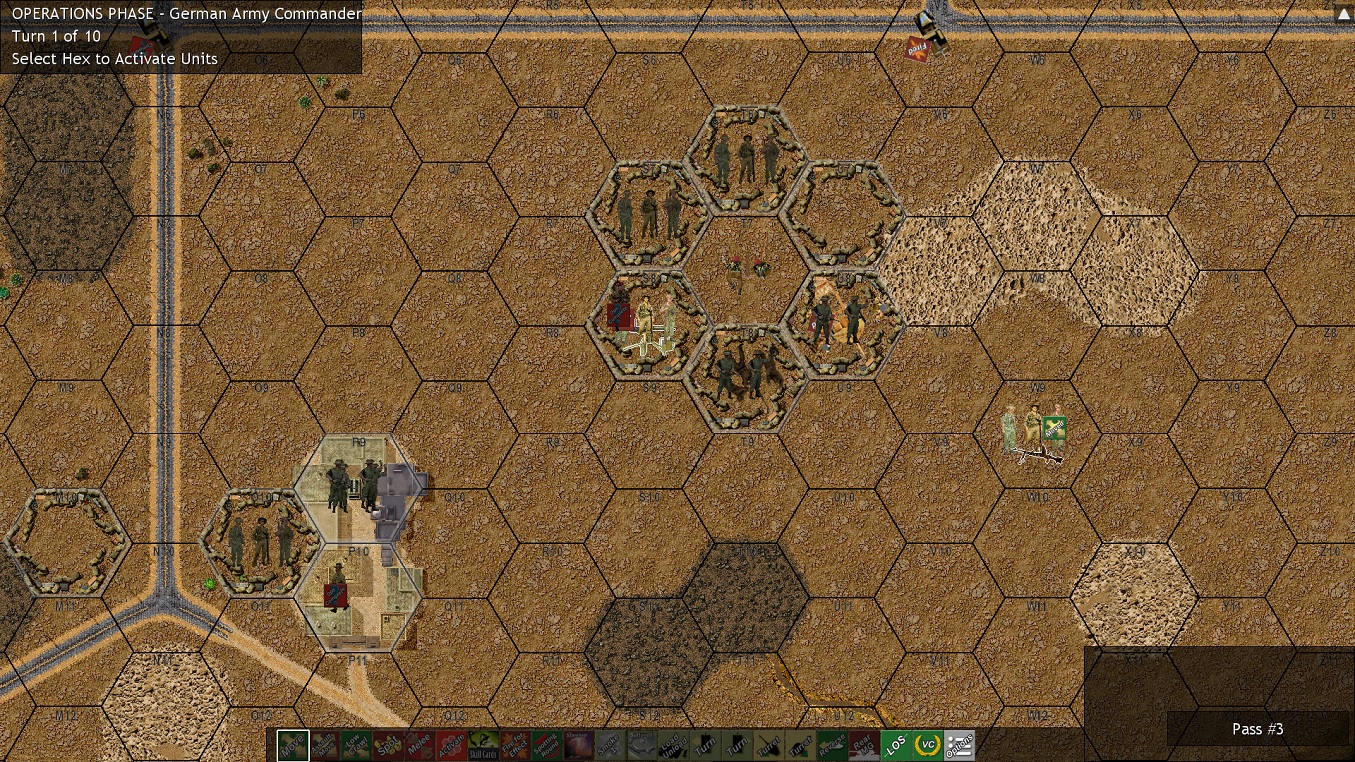Activate the Spot command icon
1355x762 pixels.
coord(389,746)
